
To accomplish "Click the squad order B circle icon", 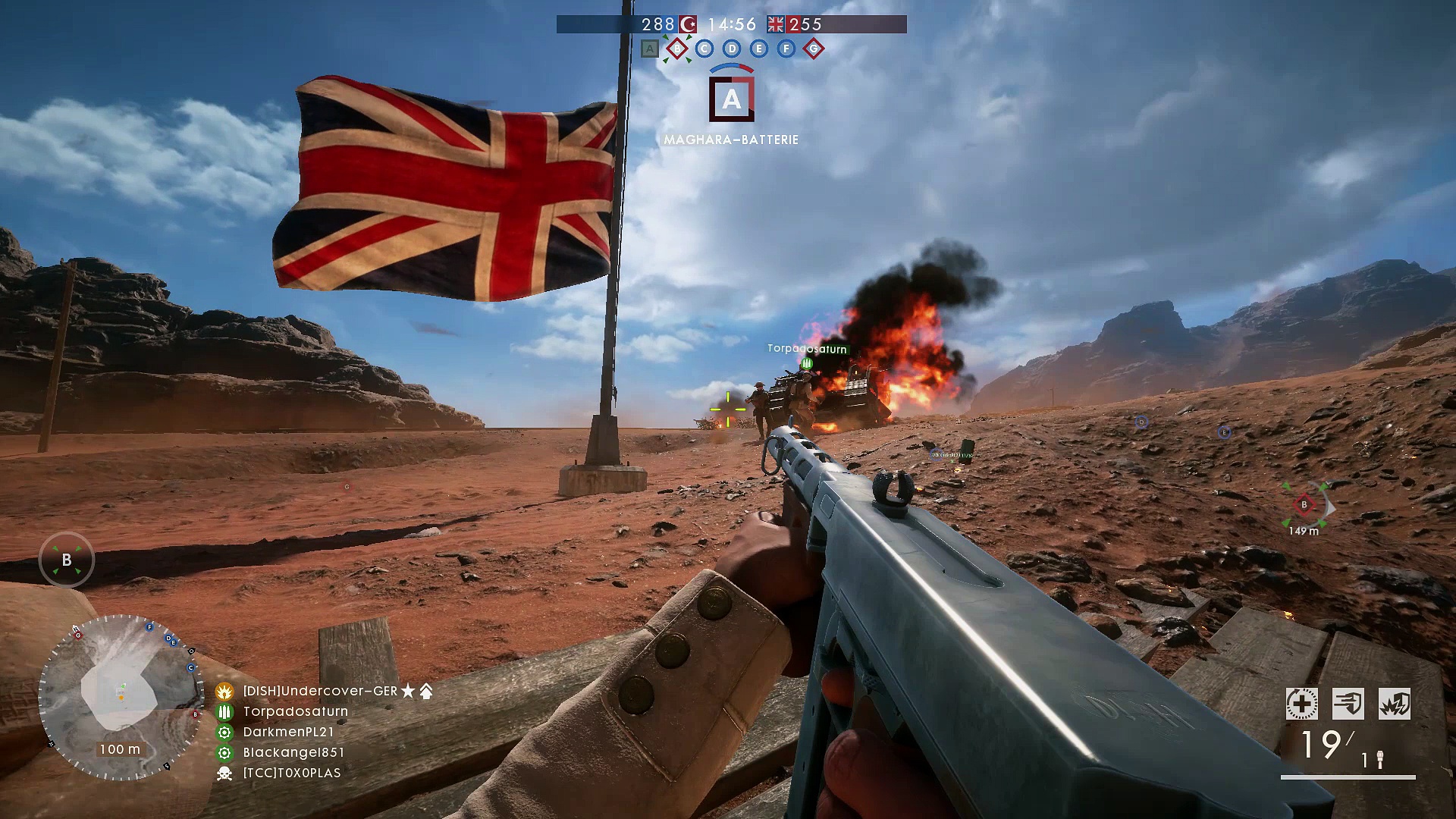I will pyautogui.click(x=67, y=560).
